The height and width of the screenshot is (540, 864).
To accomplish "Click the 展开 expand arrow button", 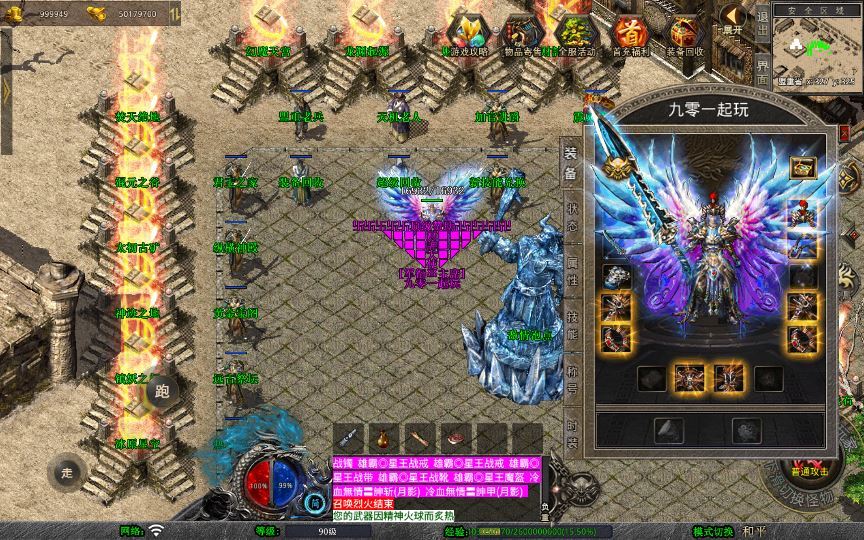I will (733, 19).
